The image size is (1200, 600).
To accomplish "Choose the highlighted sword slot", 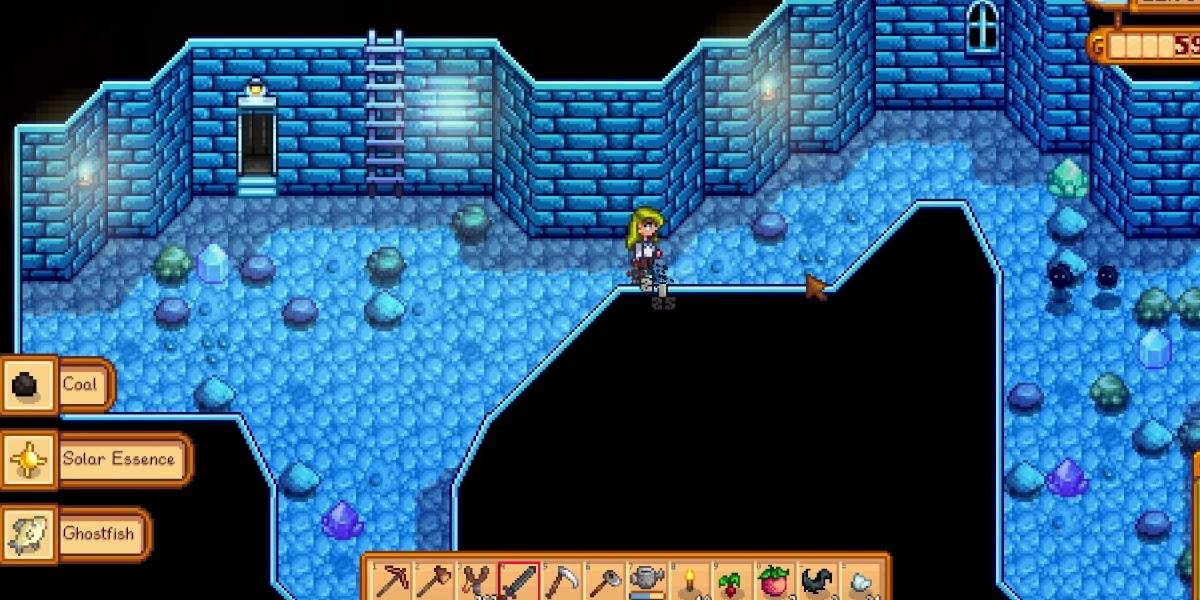I will [x=519, y=581].
